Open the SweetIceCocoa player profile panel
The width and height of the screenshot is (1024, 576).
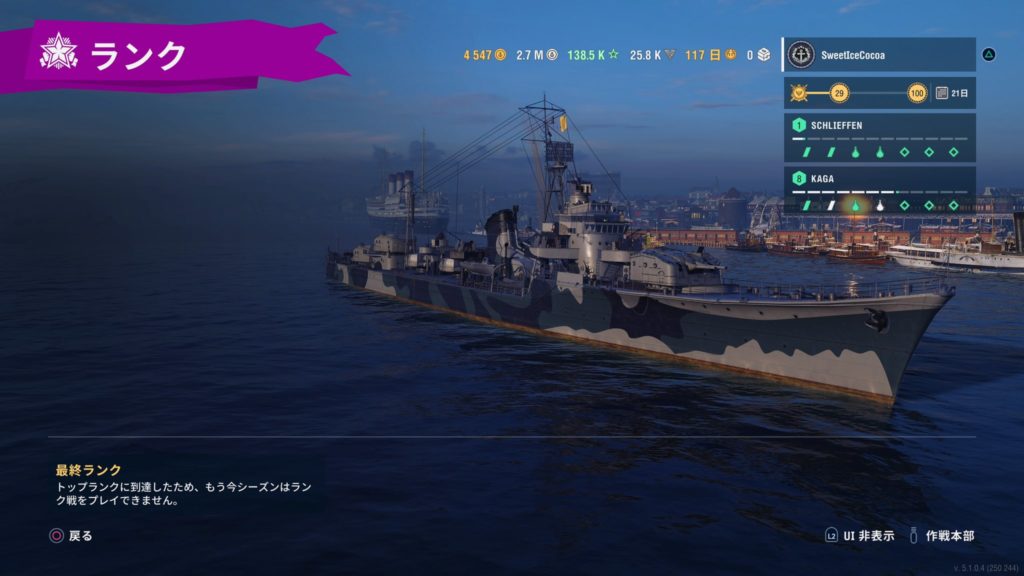pos(878,54)
